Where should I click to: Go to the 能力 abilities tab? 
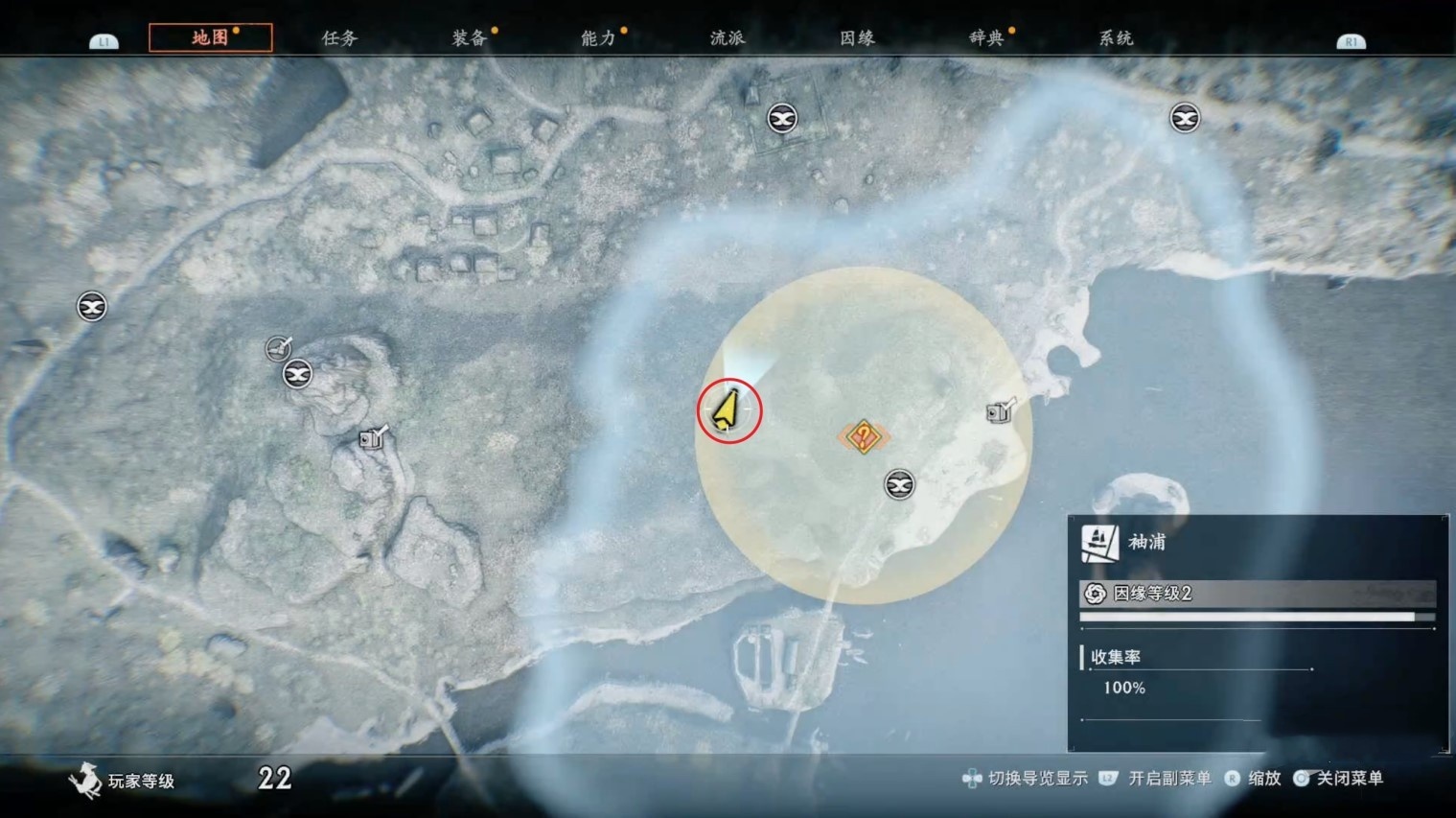tap(598, 38)
